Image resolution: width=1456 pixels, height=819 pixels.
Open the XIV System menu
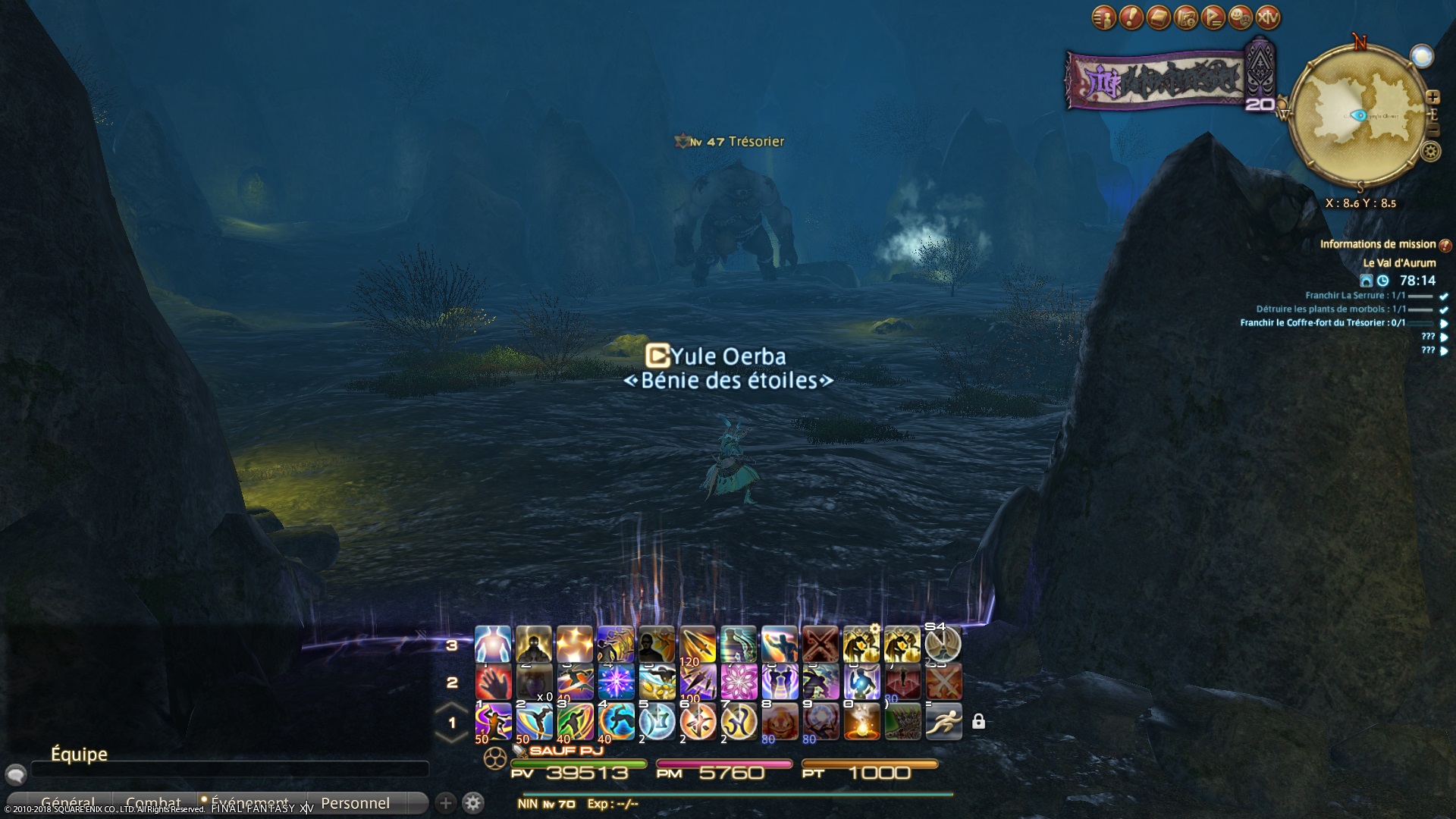pyautogui.click(x=1268, y=17)
